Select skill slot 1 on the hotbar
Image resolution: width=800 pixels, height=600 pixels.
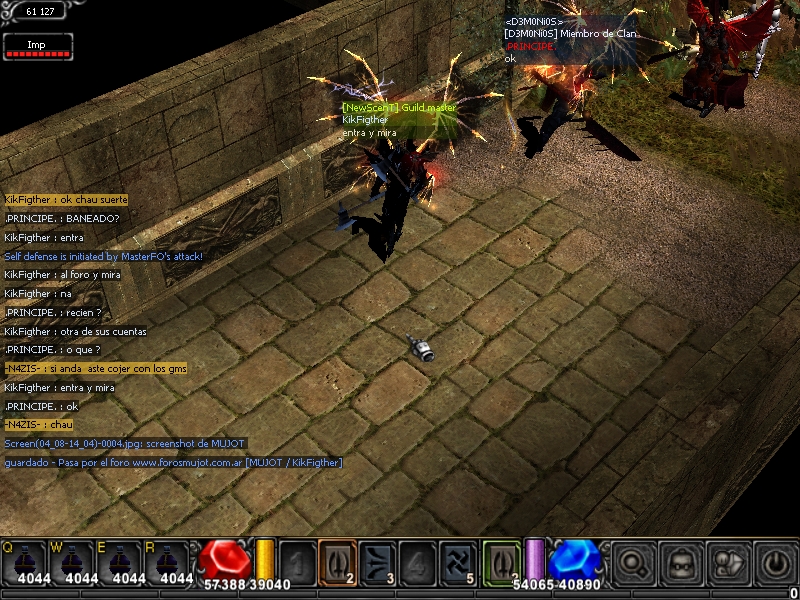[297, 561]
